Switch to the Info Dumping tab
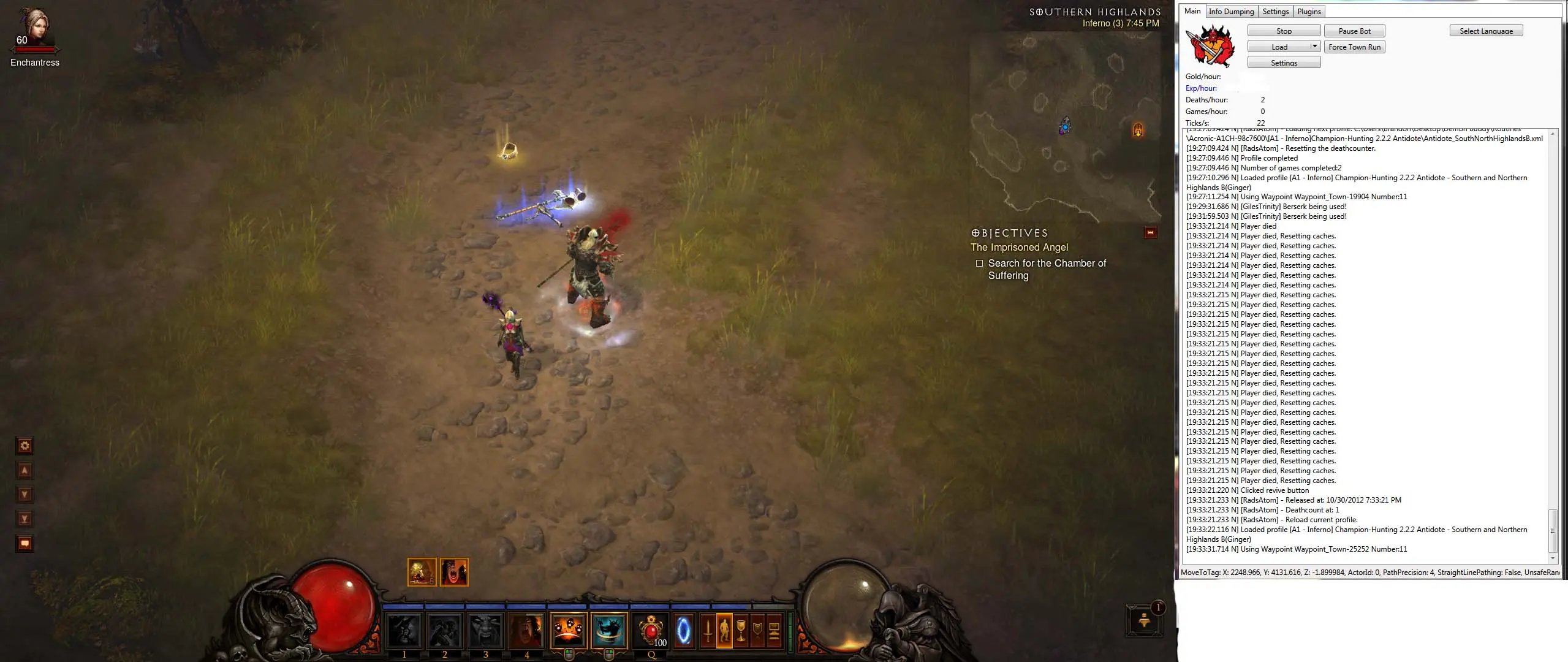The image size is (1568, 662). (1231, 12)
